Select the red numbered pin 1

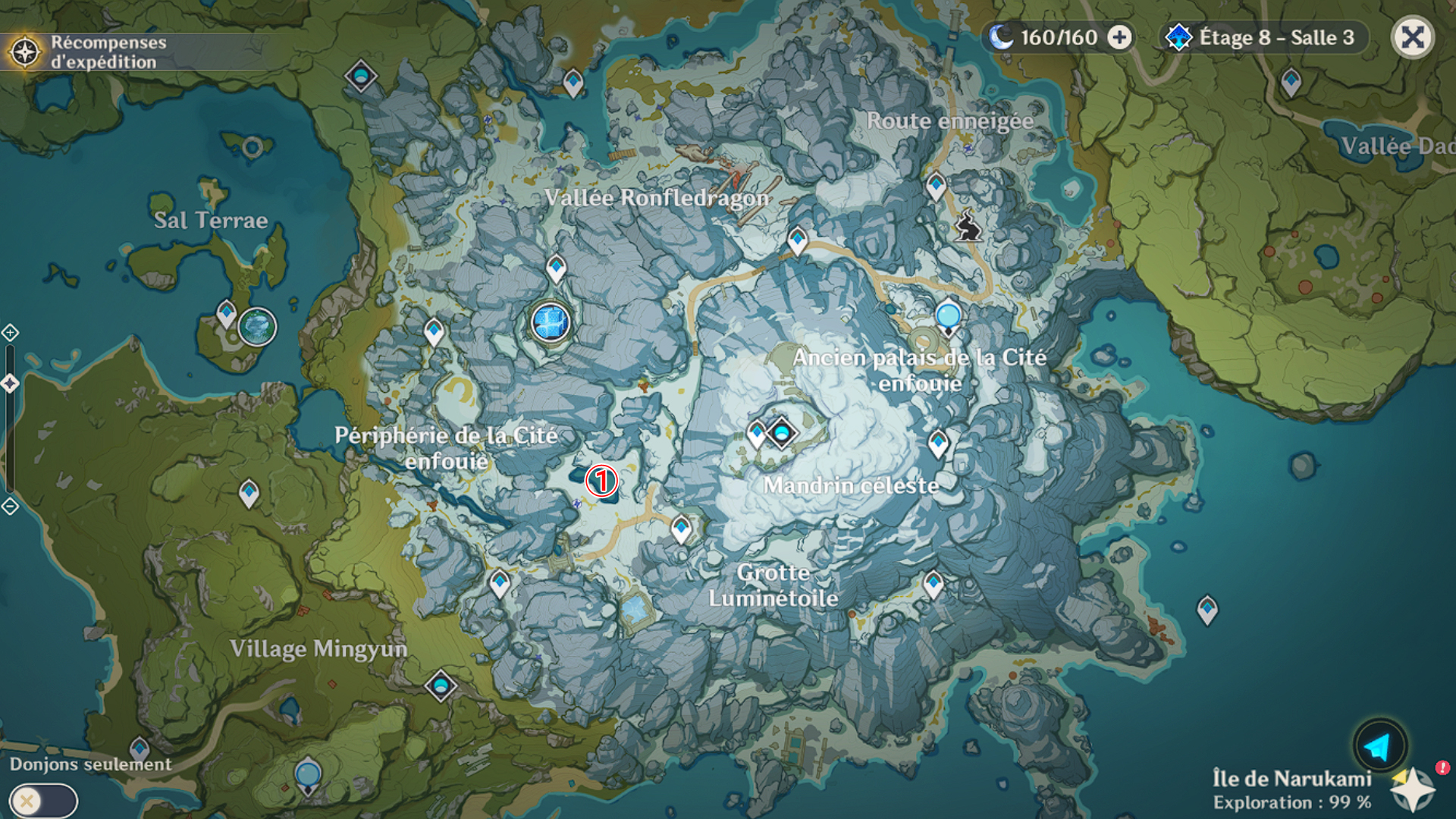point(602,481)
